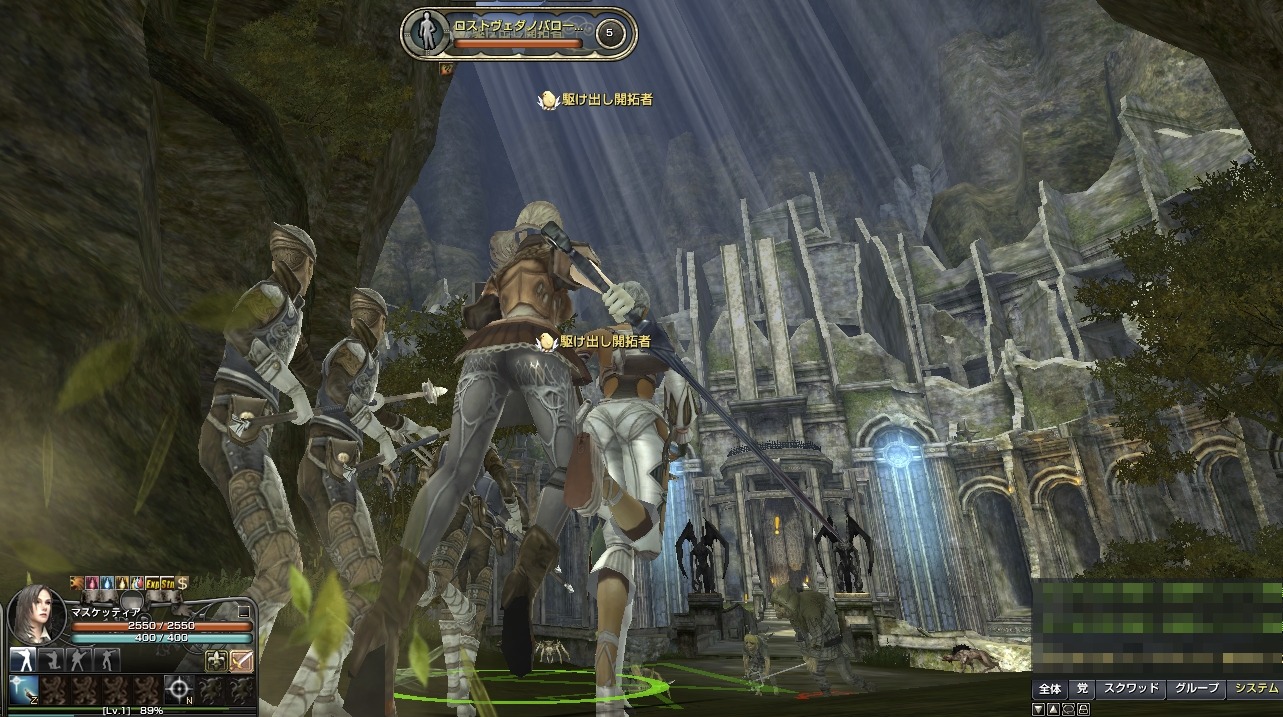The width and height of the screenshot is (1283, 717).
Task: Click the dollar sign buff icon
Action: click(183, 582)
